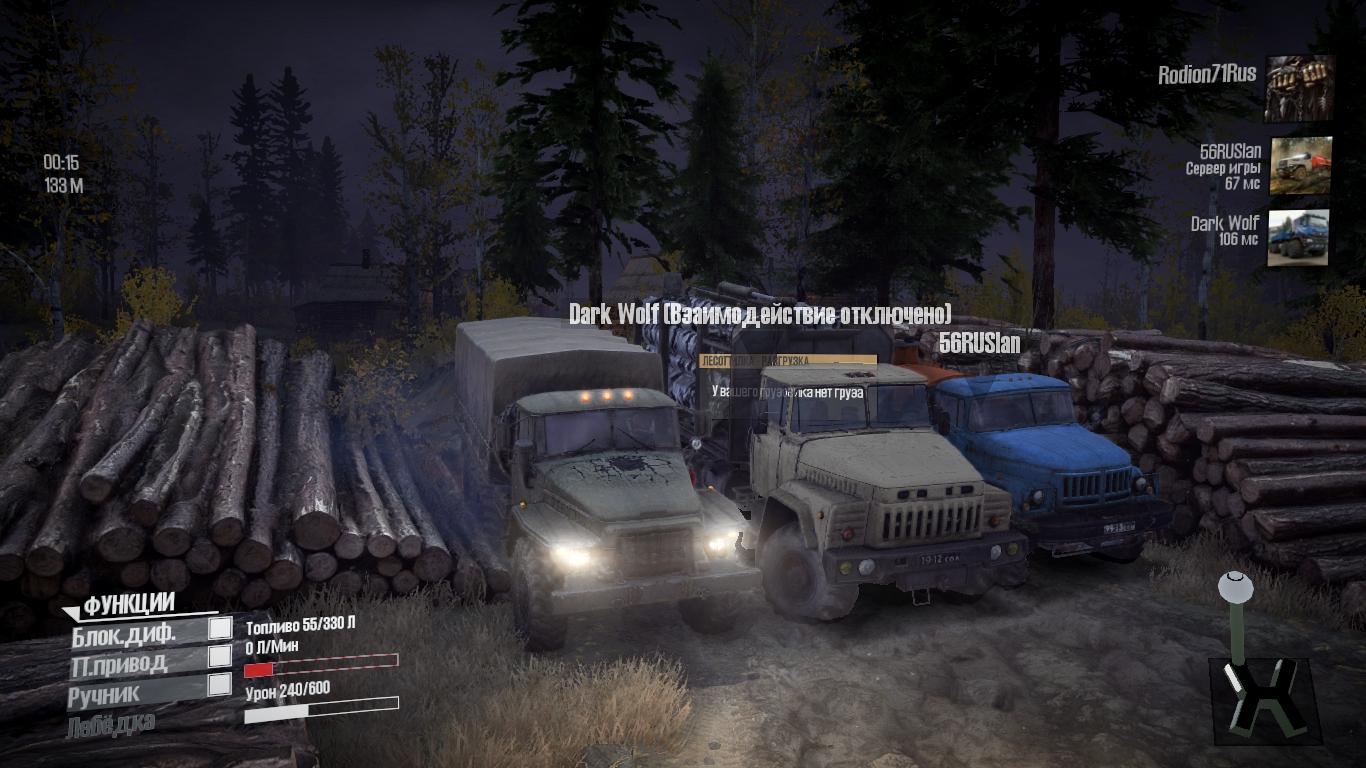1366x768 pixels.
Task: Select Rodion71Rus player avatar
Action: pyautogui.click(x=1299, y=89)
